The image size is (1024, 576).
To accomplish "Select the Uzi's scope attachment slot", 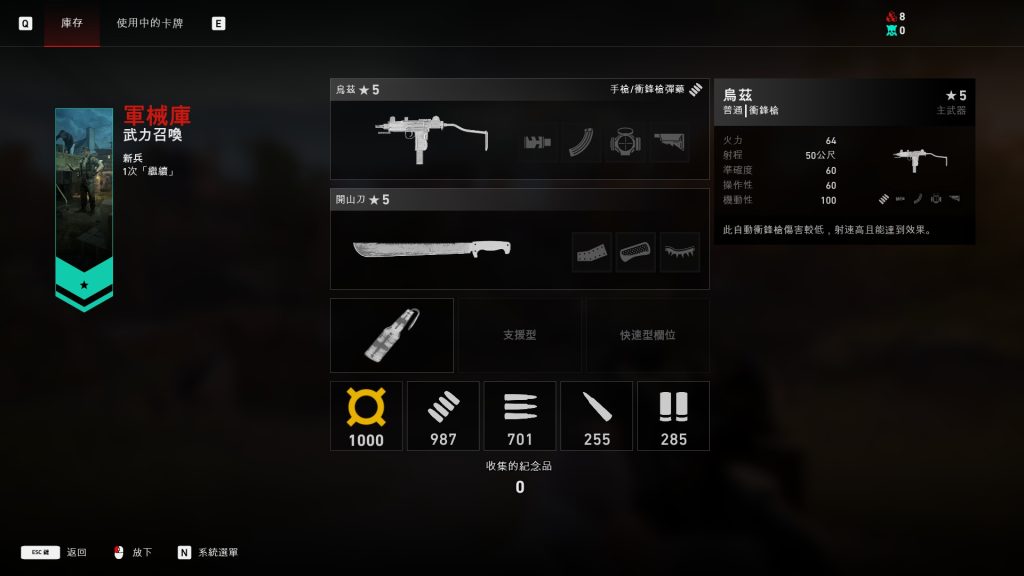I will 625,142.
